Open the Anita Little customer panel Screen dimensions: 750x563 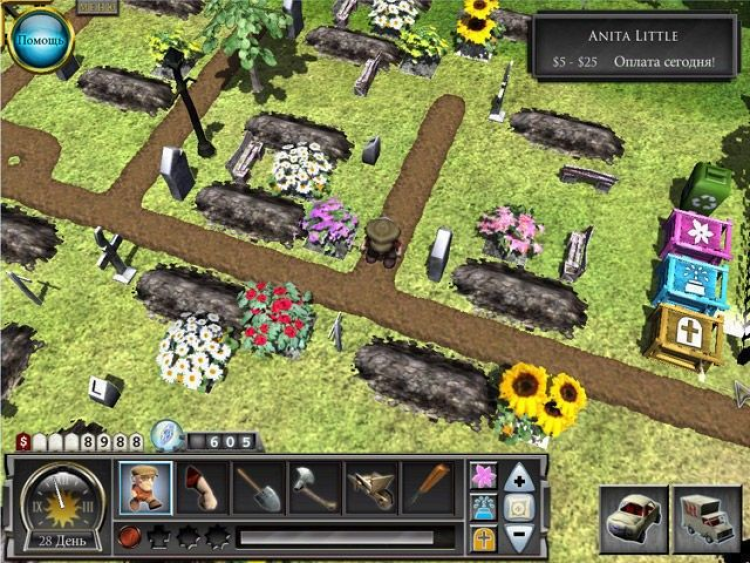pyautogui.click(x=632, y=48)
